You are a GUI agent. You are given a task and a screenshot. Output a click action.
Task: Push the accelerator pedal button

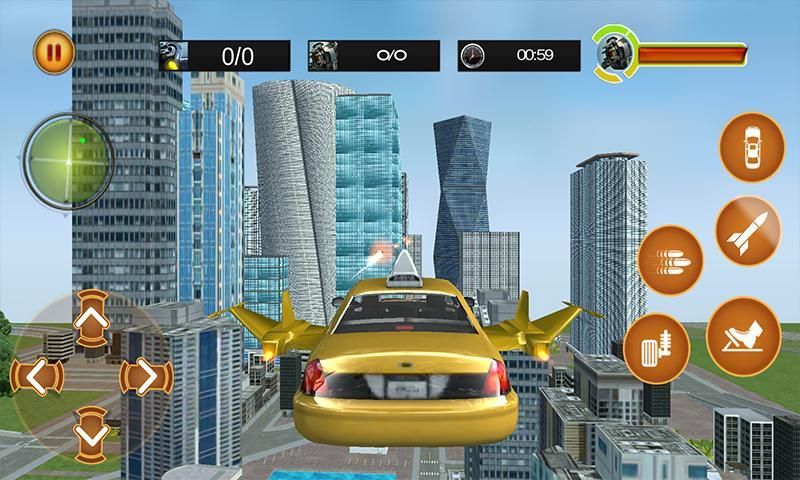[x=744, y=337]
